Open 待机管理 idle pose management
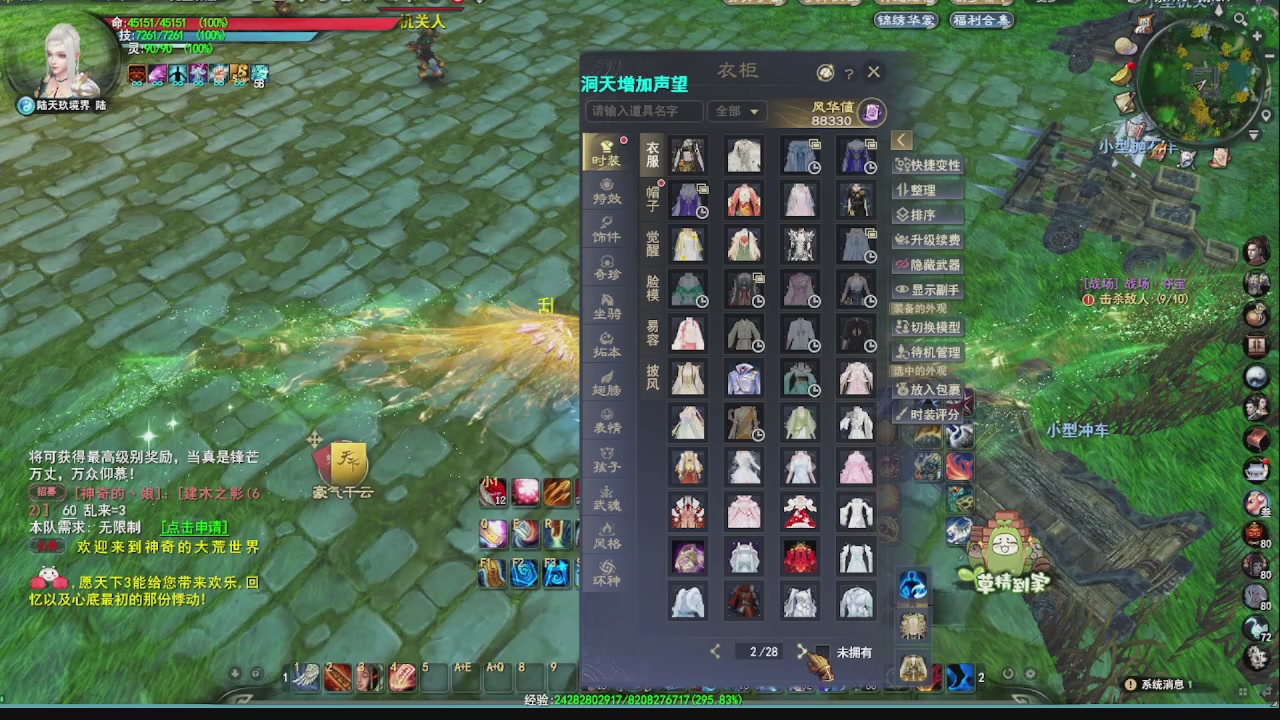 tap(928, 352)
